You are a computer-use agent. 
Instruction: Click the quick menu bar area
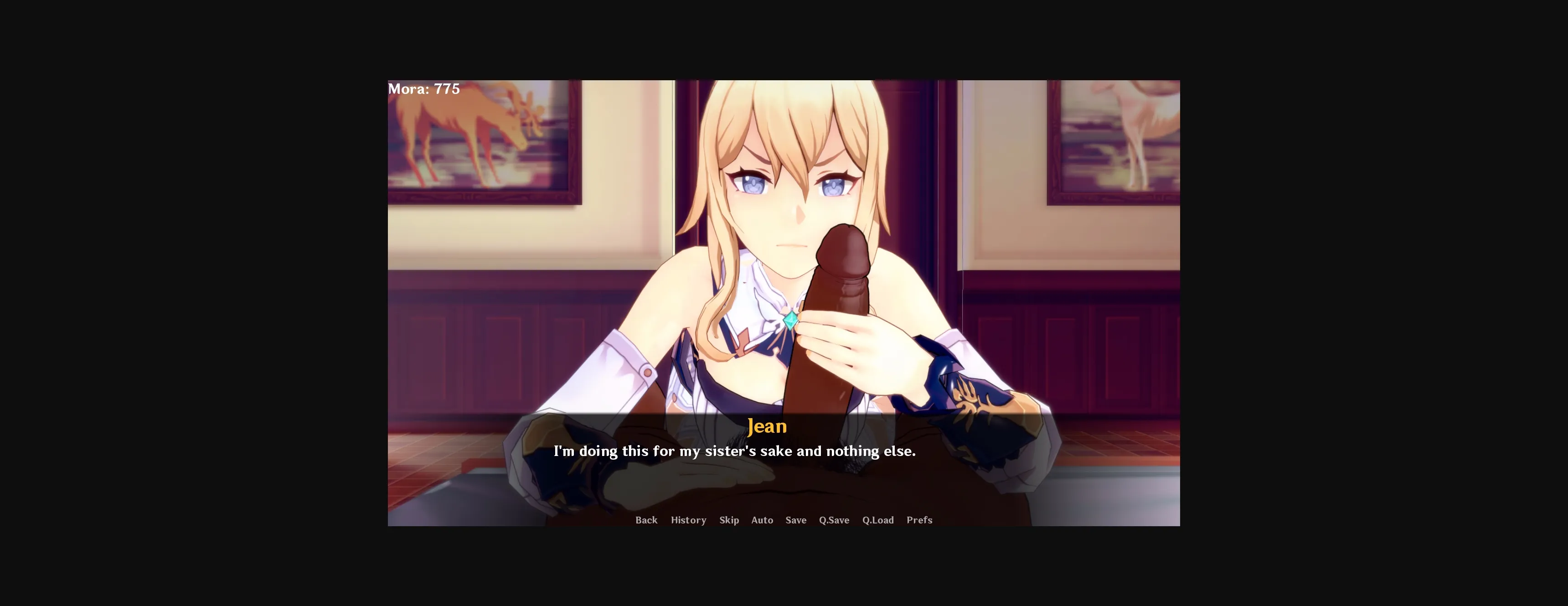(x=783, y=520)
